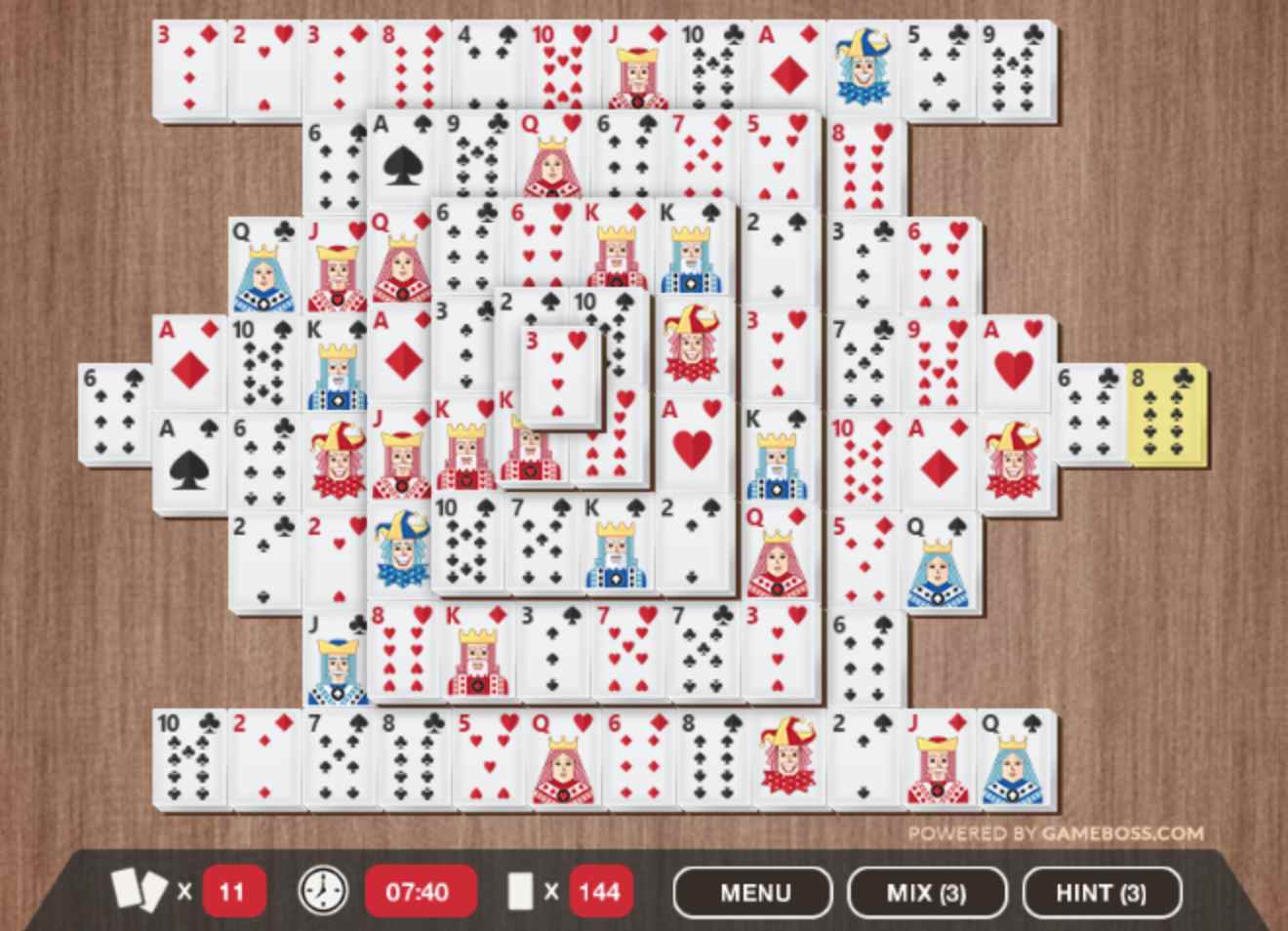Pick the queen of clubs tile

coord(263,263)
